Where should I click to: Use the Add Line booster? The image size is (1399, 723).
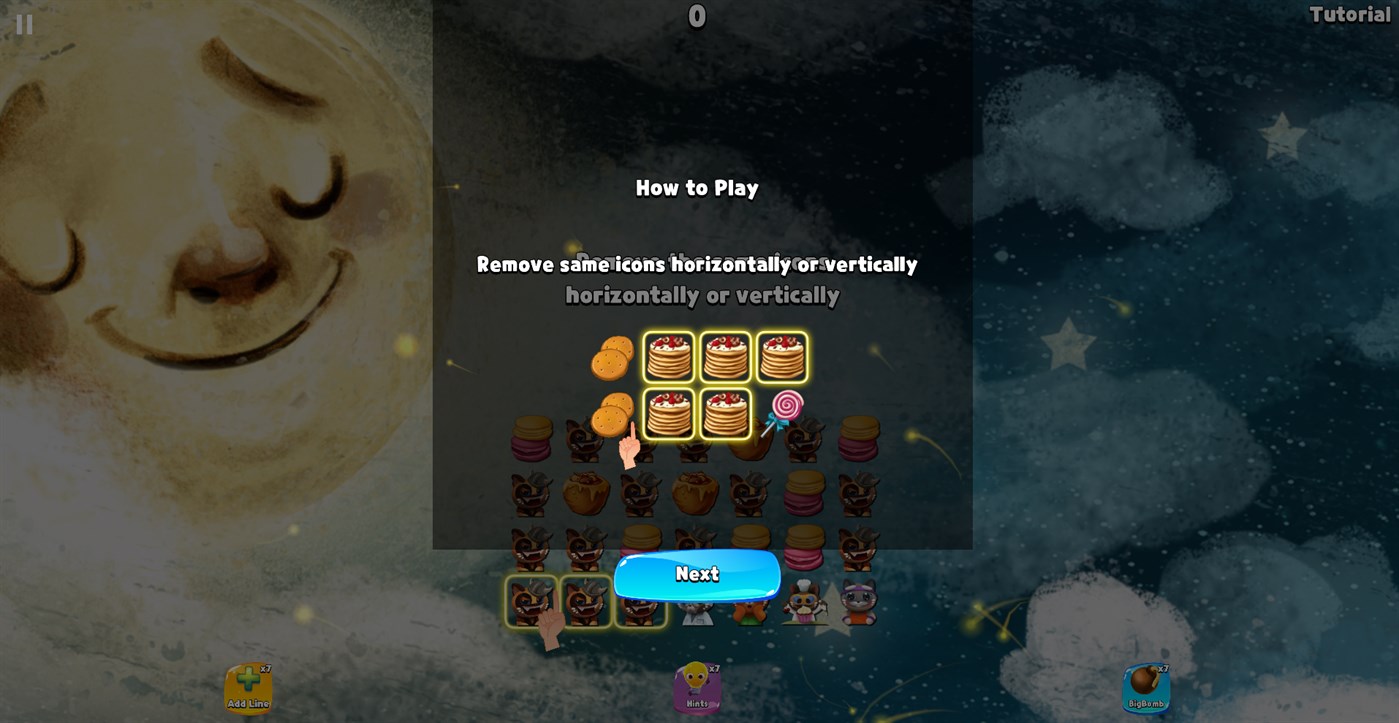[249, 687]
